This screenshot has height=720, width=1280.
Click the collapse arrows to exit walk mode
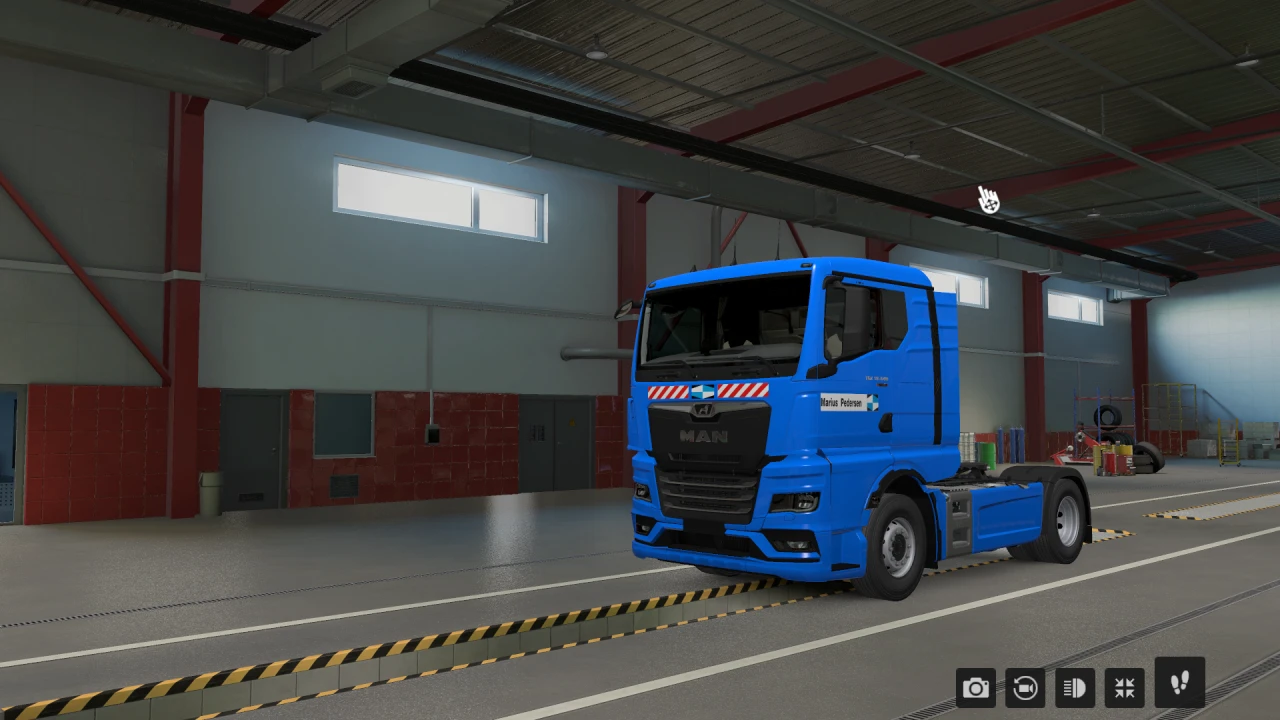coord(1124,688)
